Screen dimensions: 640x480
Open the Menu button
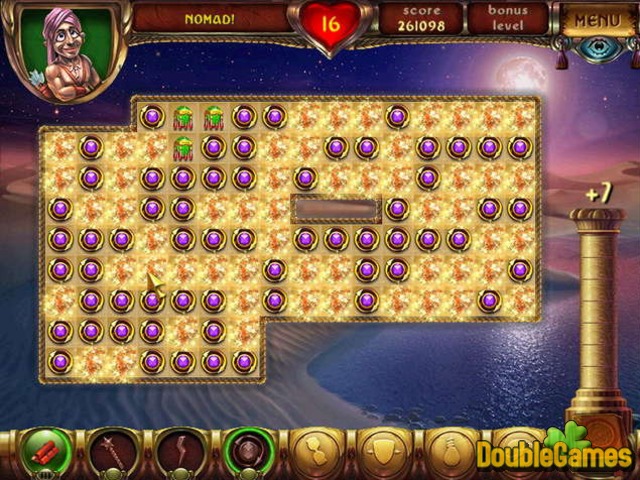point(598,19)
